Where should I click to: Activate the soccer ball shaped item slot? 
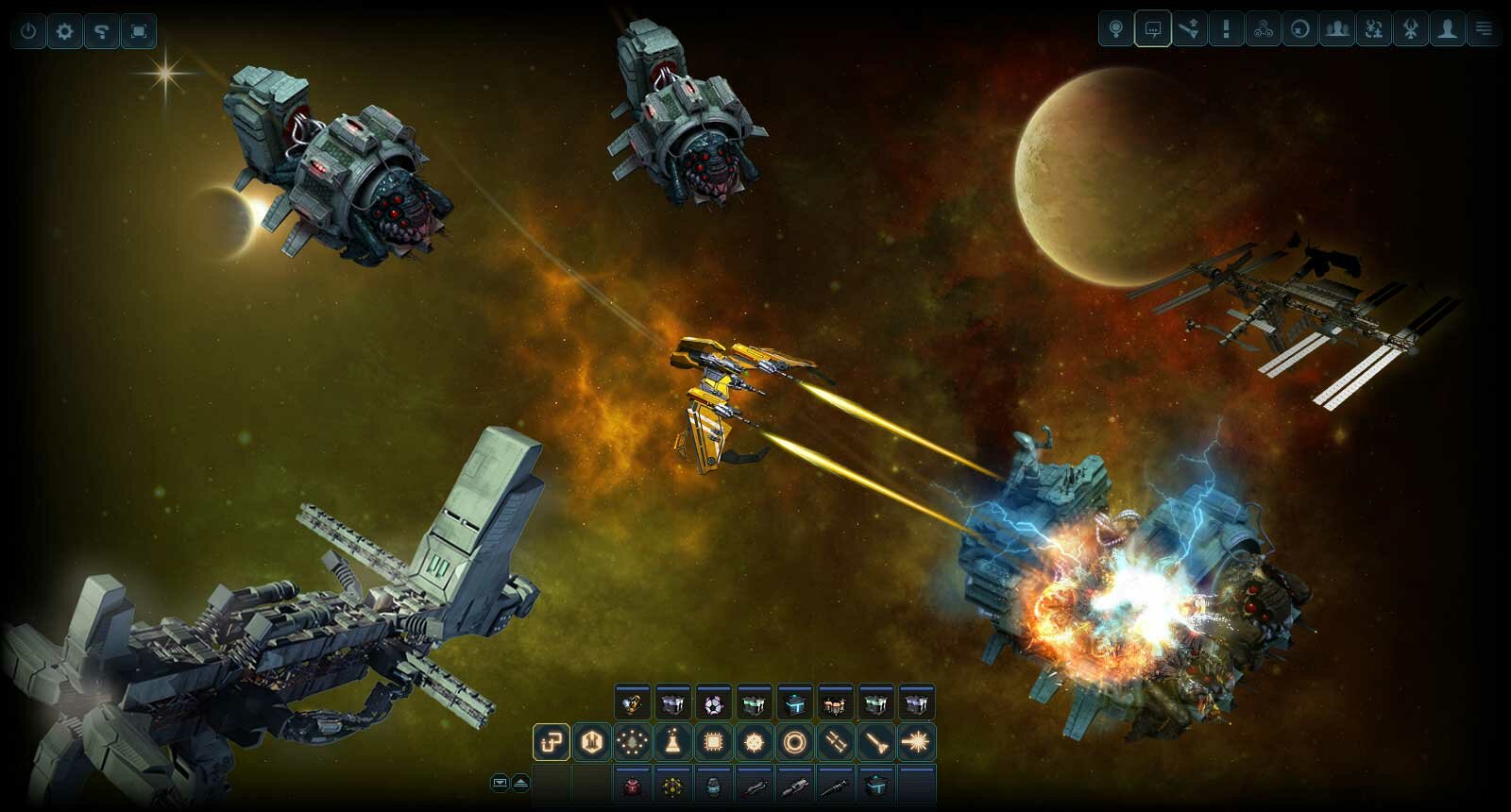click(713, 703)
